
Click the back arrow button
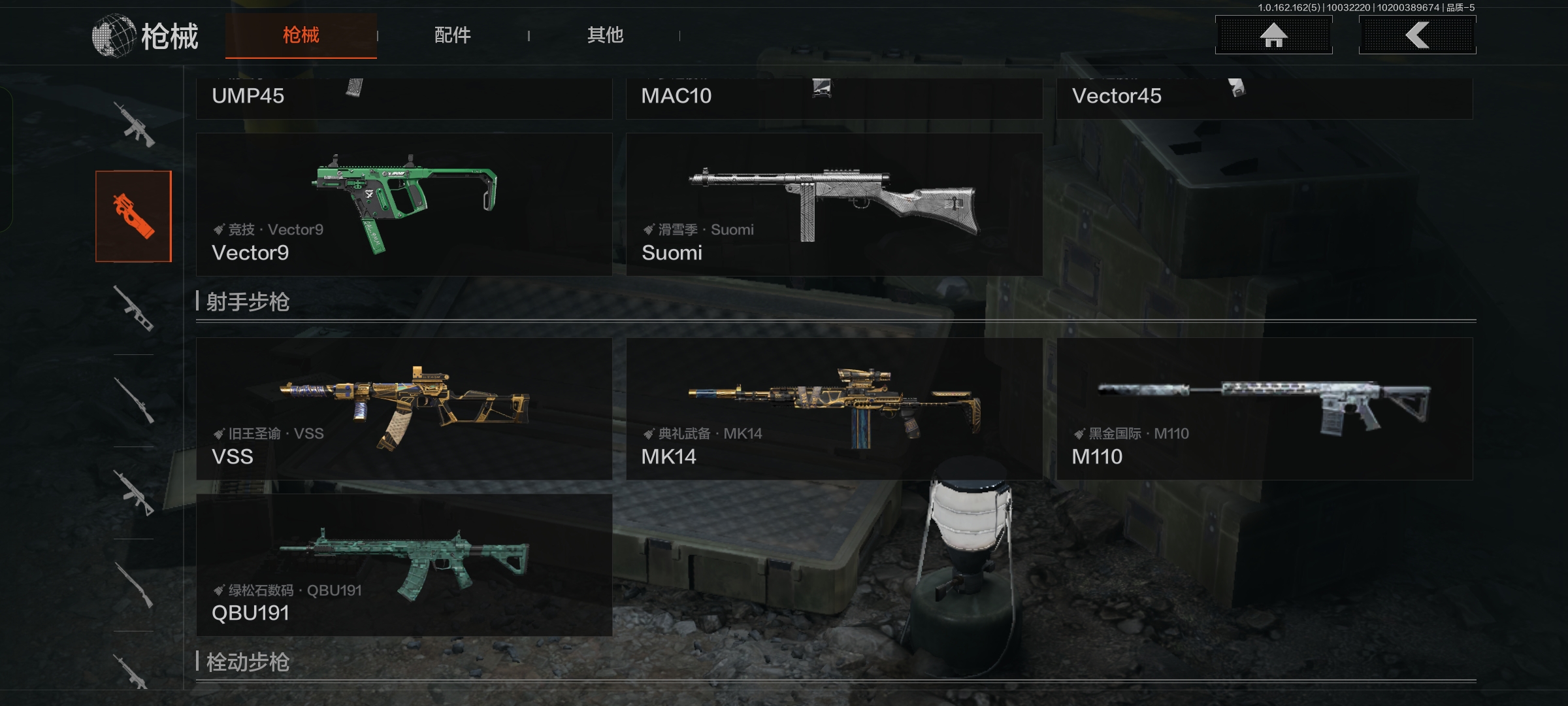pos(1417,35)
